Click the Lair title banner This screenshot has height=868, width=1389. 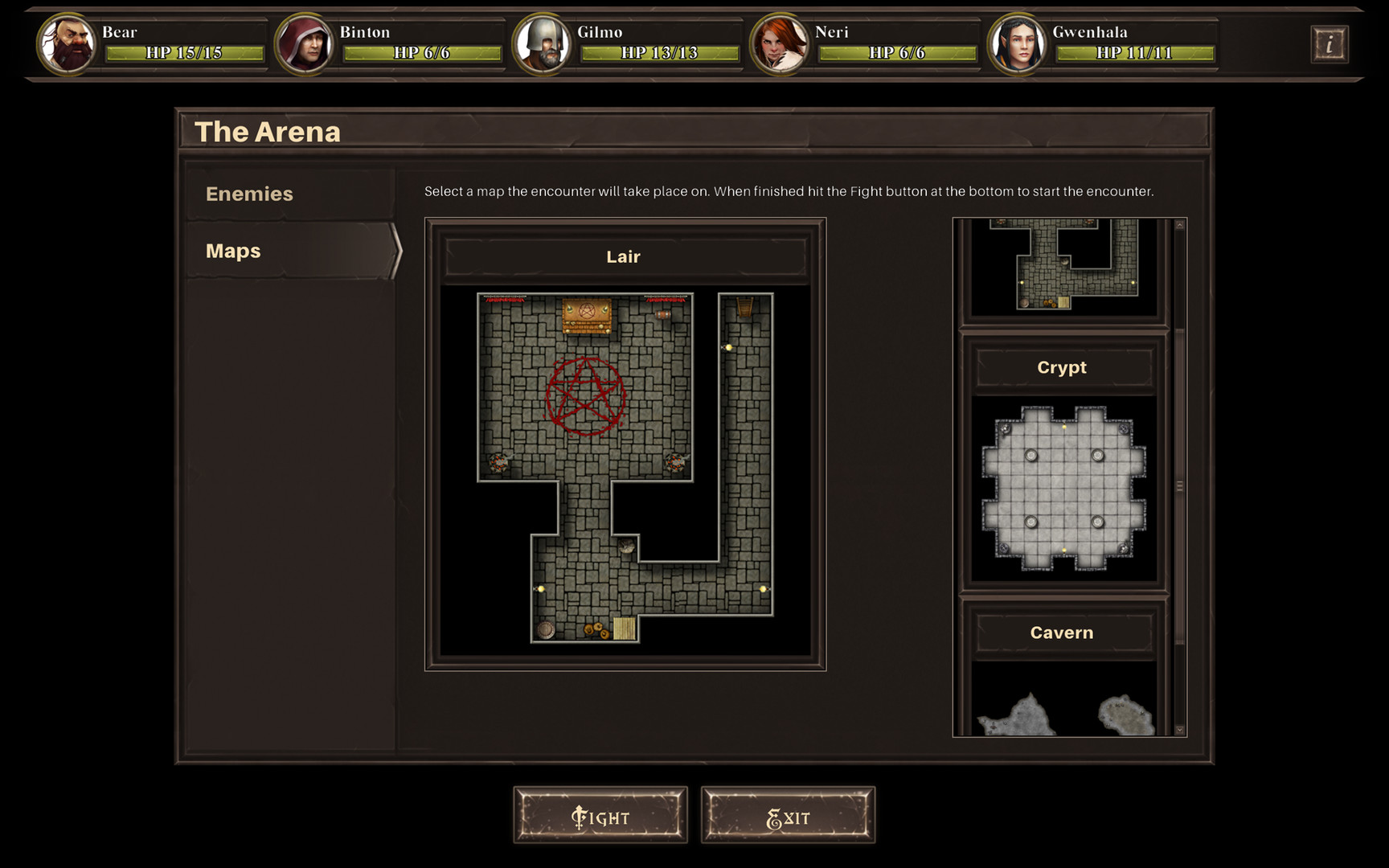coord(624,256)
